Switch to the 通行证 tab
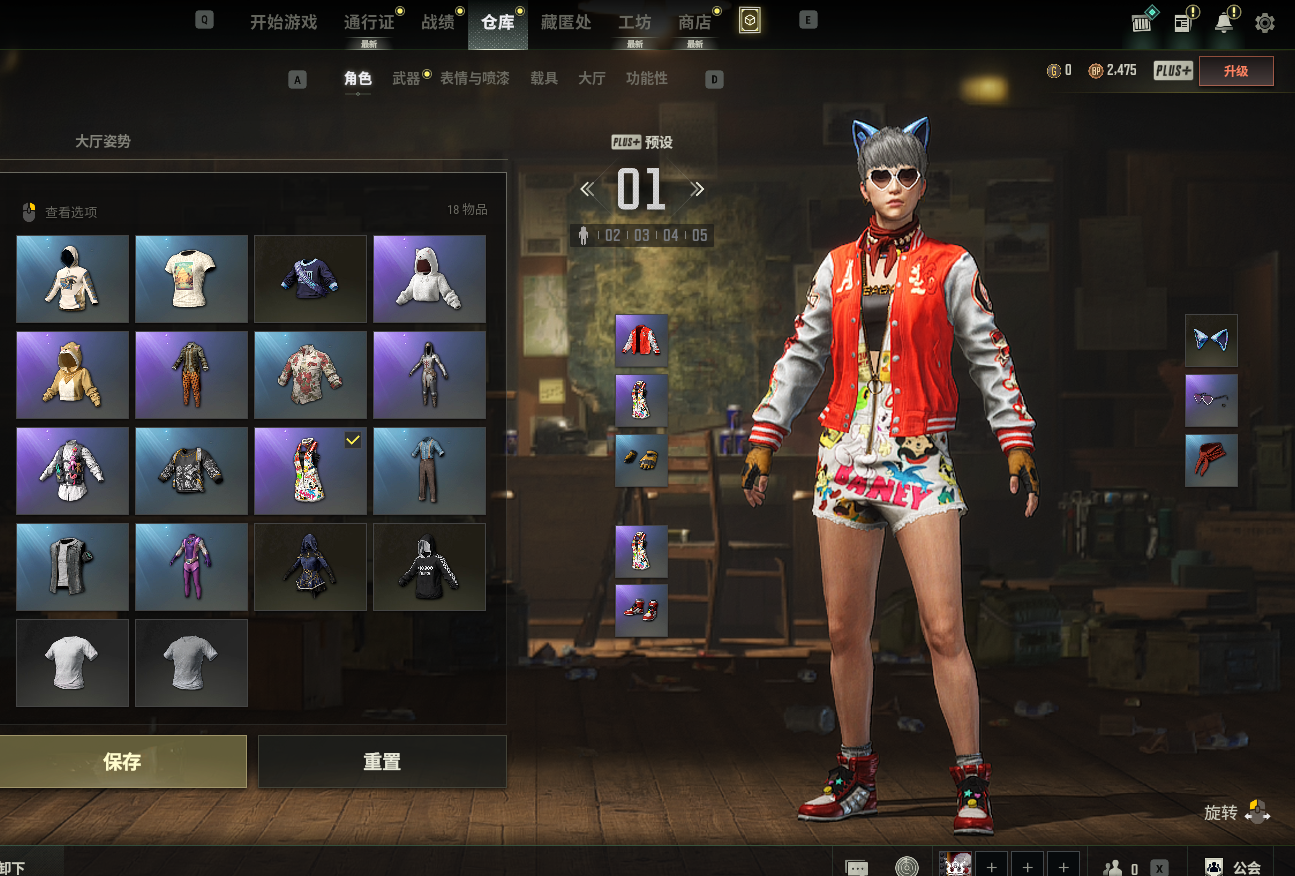The image size is (1295, 876). (368, 22)
